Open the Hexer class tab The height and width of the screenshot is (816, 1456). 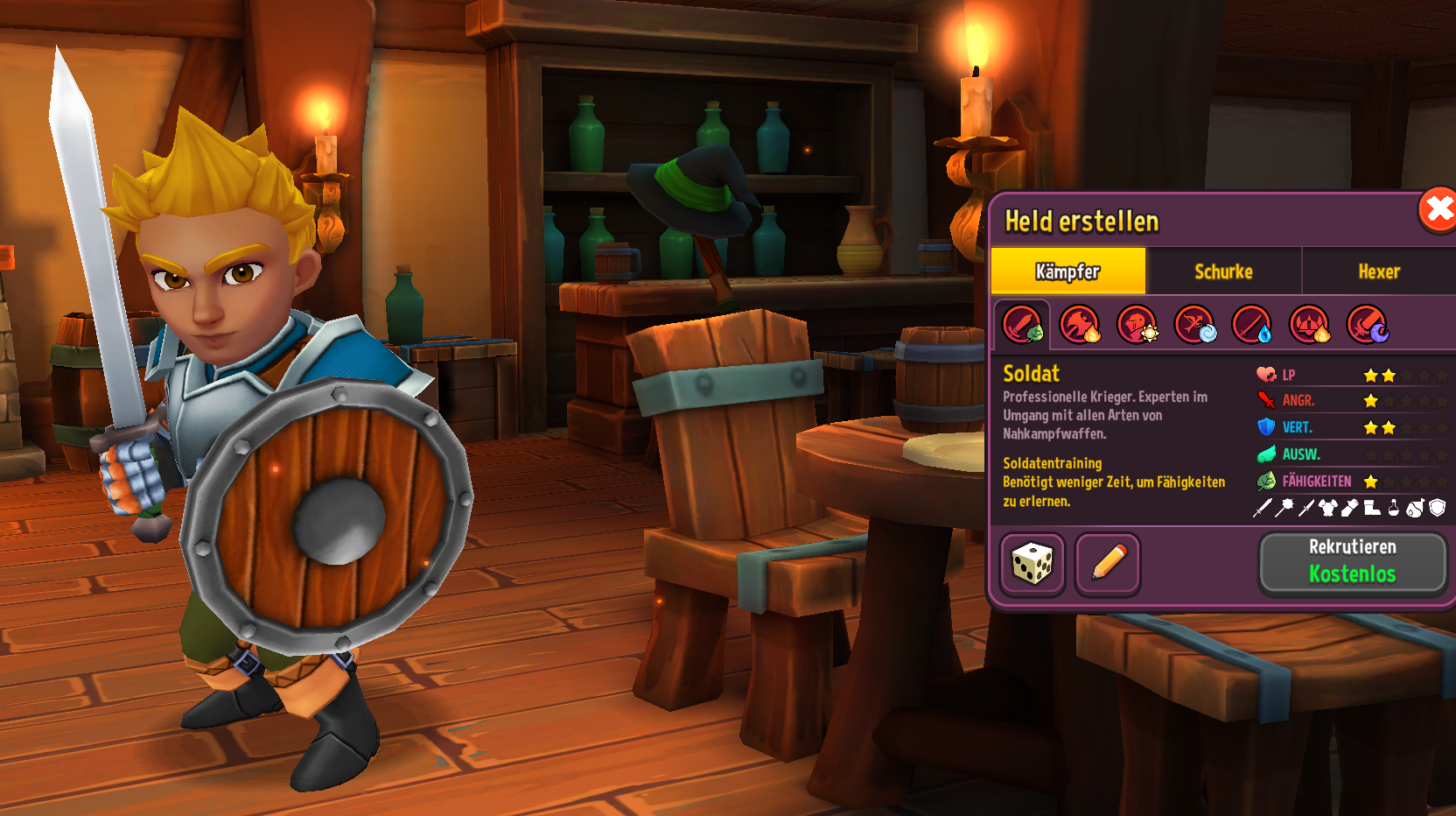tap(1379, 271)
